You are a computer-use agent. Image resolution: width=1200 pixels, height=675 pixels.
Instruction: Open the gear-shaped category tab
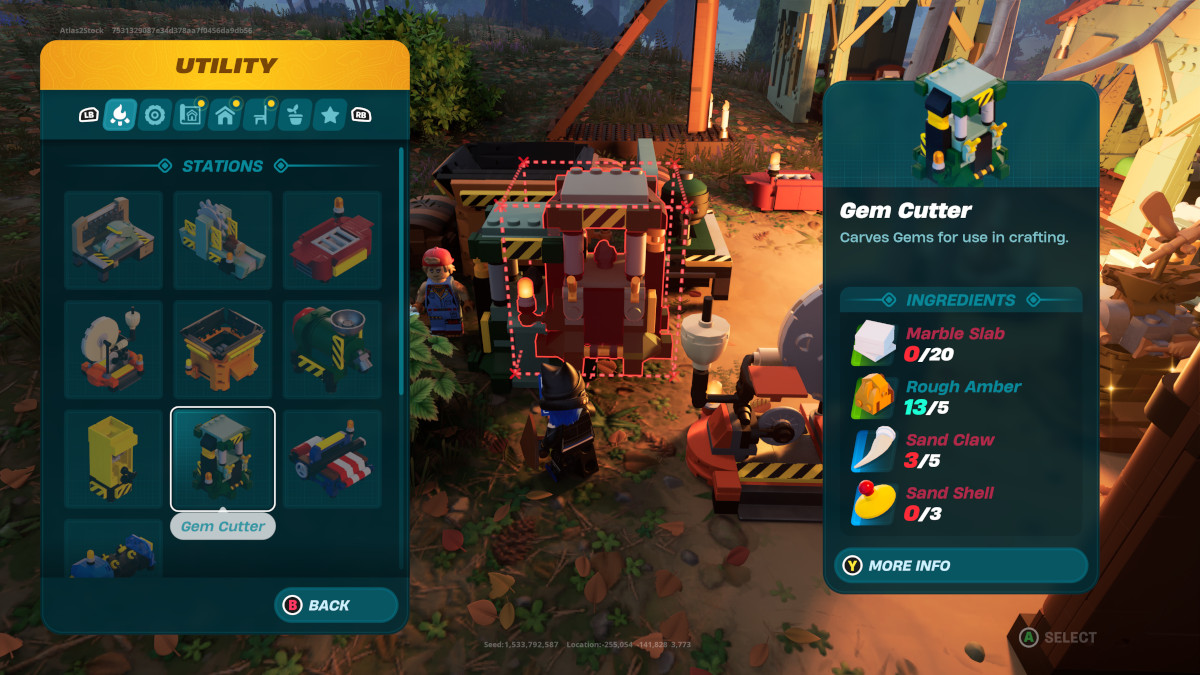pos(155,115)
